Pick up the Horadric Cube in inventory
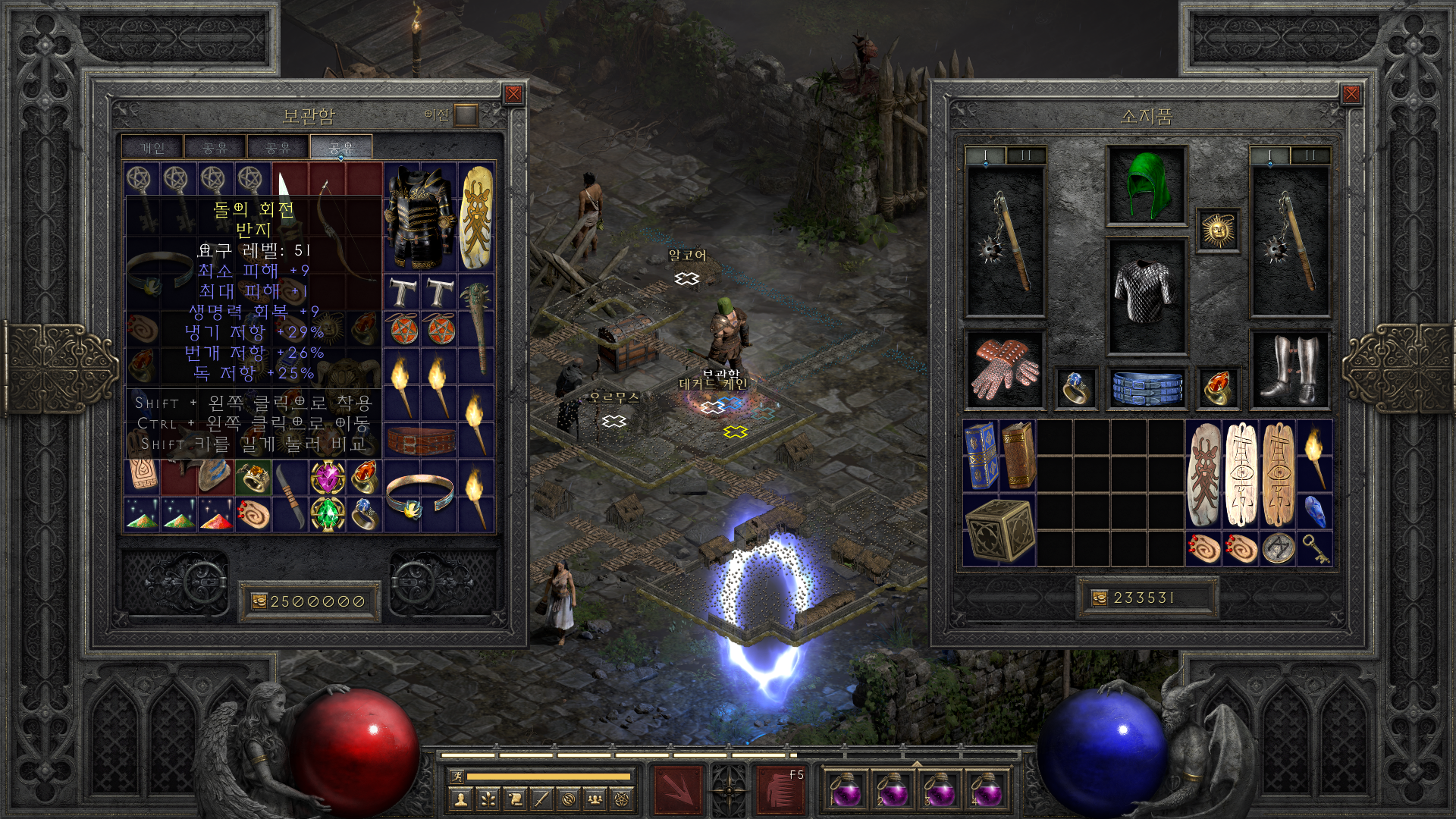 click(999, 530)
